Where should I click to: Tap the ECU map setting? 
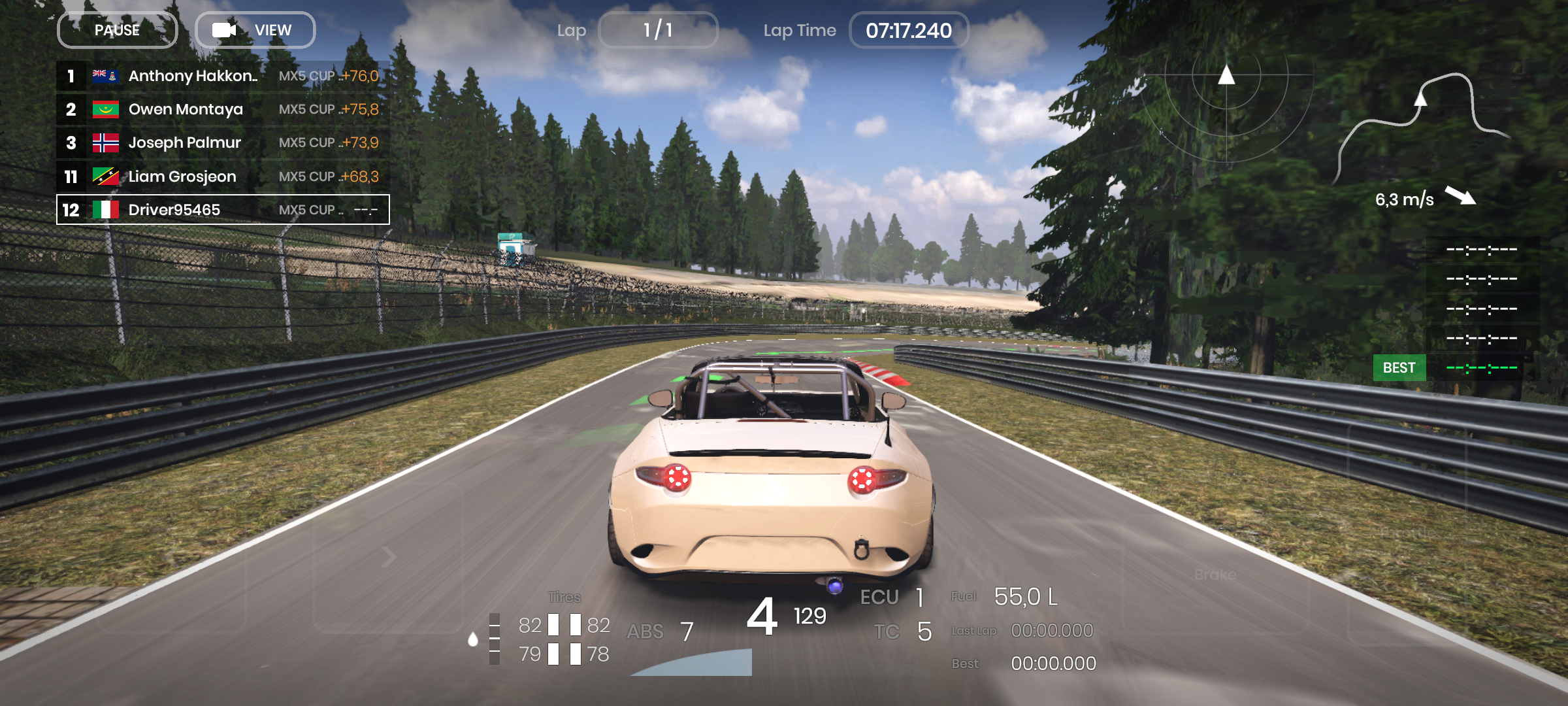coord(892,597)
